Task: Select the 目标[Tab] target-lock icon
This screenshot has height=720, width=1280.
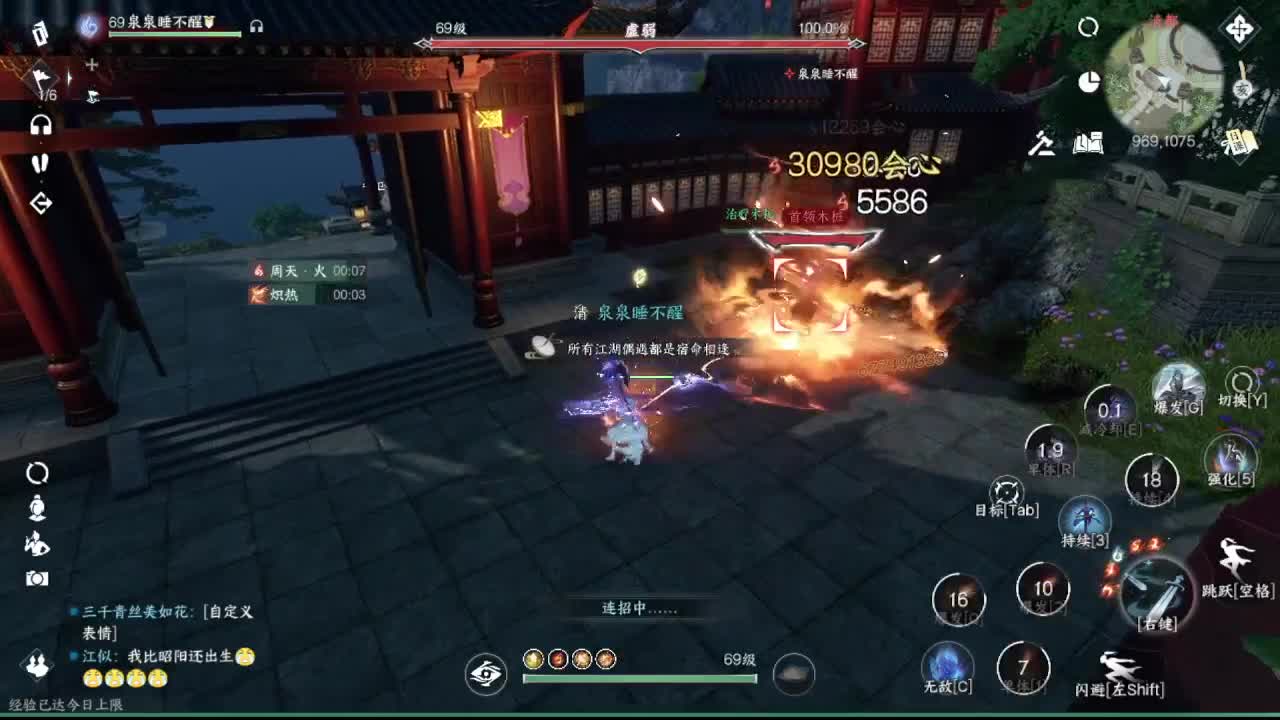Action: [x=1005, y=492]
